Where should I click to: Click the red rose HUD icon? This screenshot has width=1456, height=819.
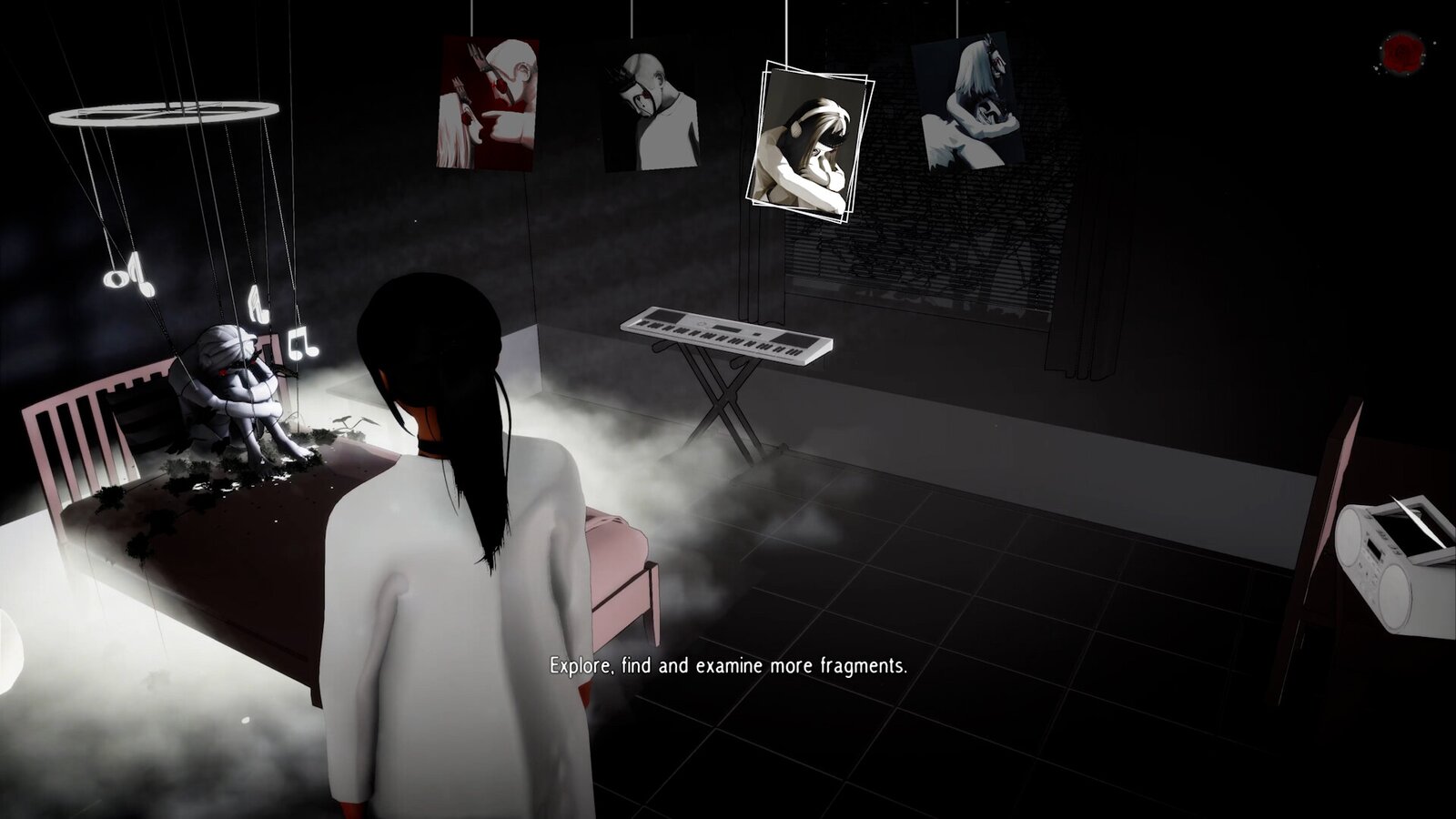[1398, 53]
